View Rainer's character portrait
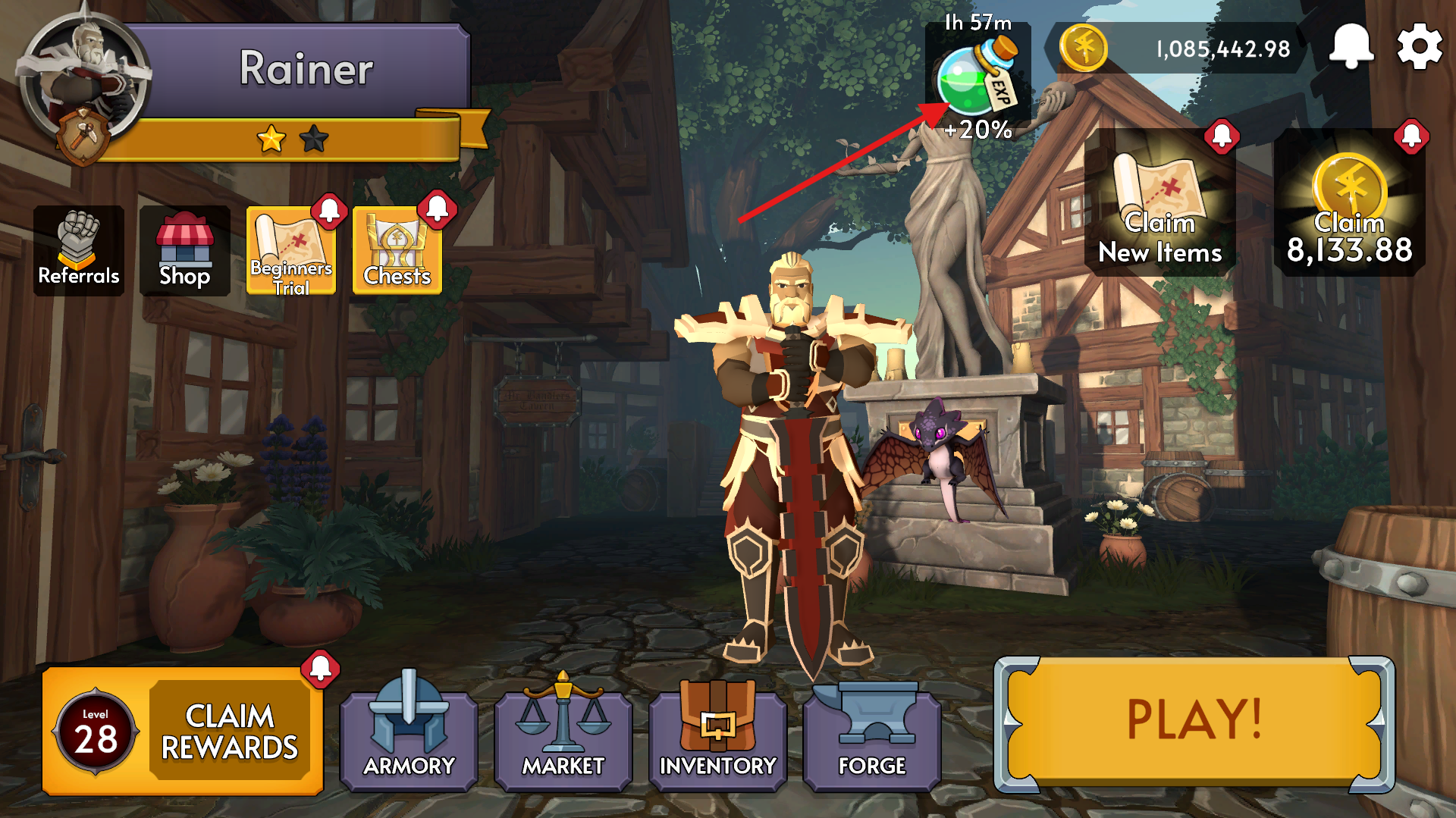Screen dimensions: 1456x818 (x=83, y=80)
